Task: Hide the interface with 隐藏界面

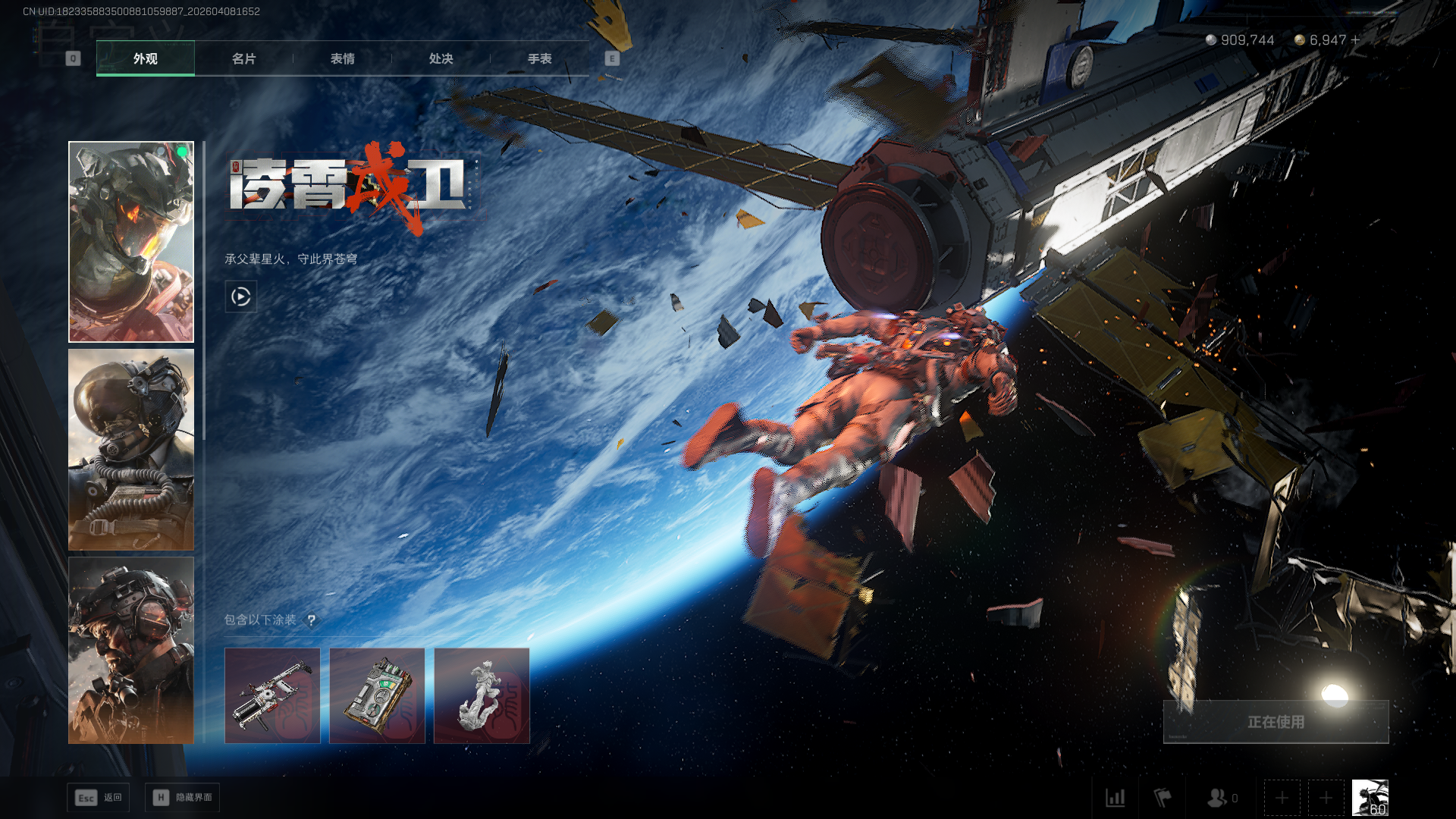Action: pyautogui.click(x=183, y=798)
